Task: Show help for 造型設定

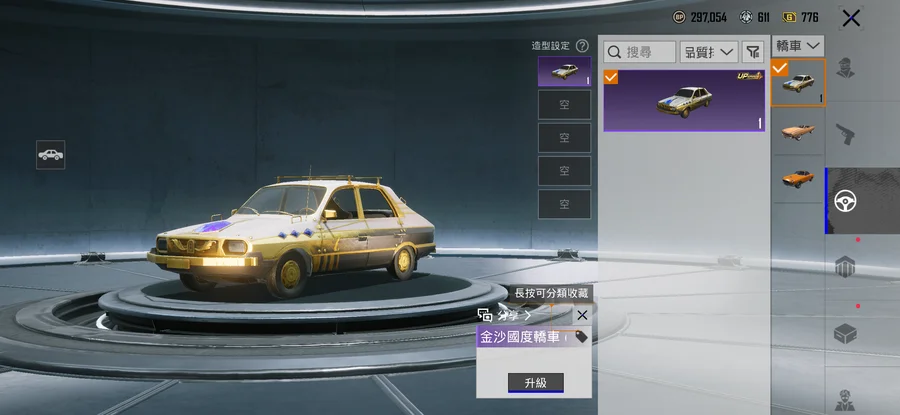Action: (582, 46)
